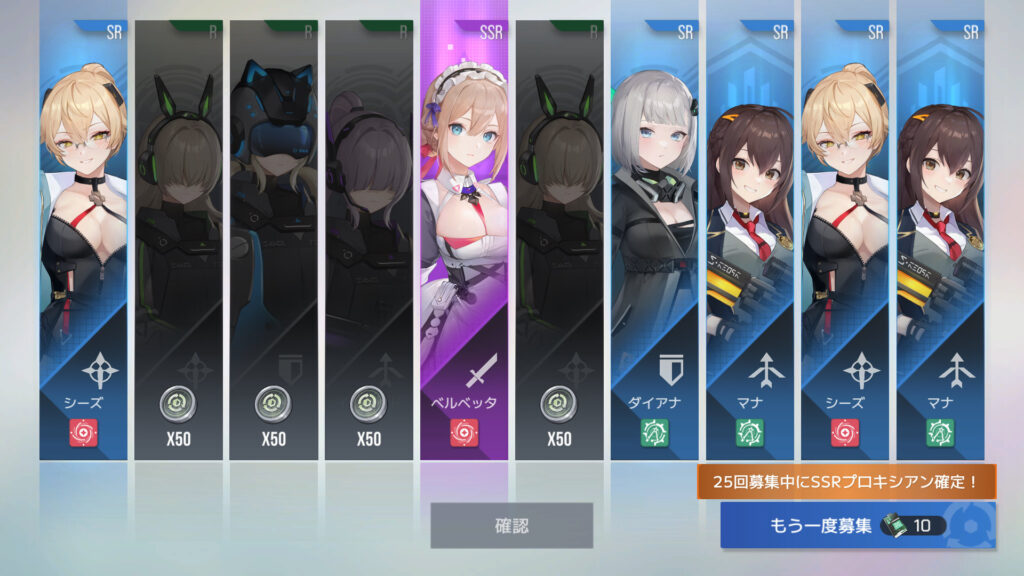This screenshot has height=576, width=1024.
Task: Select the SSR ベルベッタ maid card
Action: (x=464, y=240)
